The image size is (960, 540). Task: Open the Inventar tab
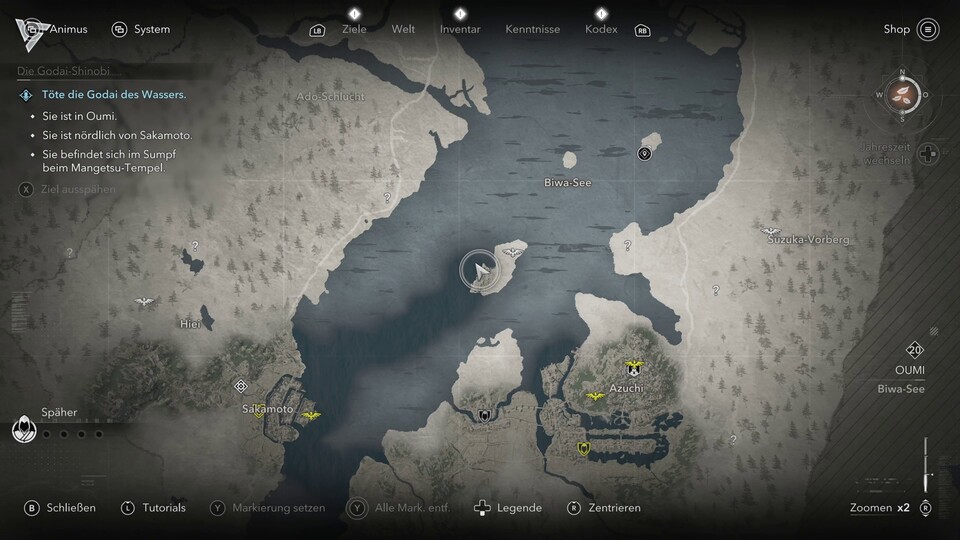pyautogui.click(x=460, y=29)
